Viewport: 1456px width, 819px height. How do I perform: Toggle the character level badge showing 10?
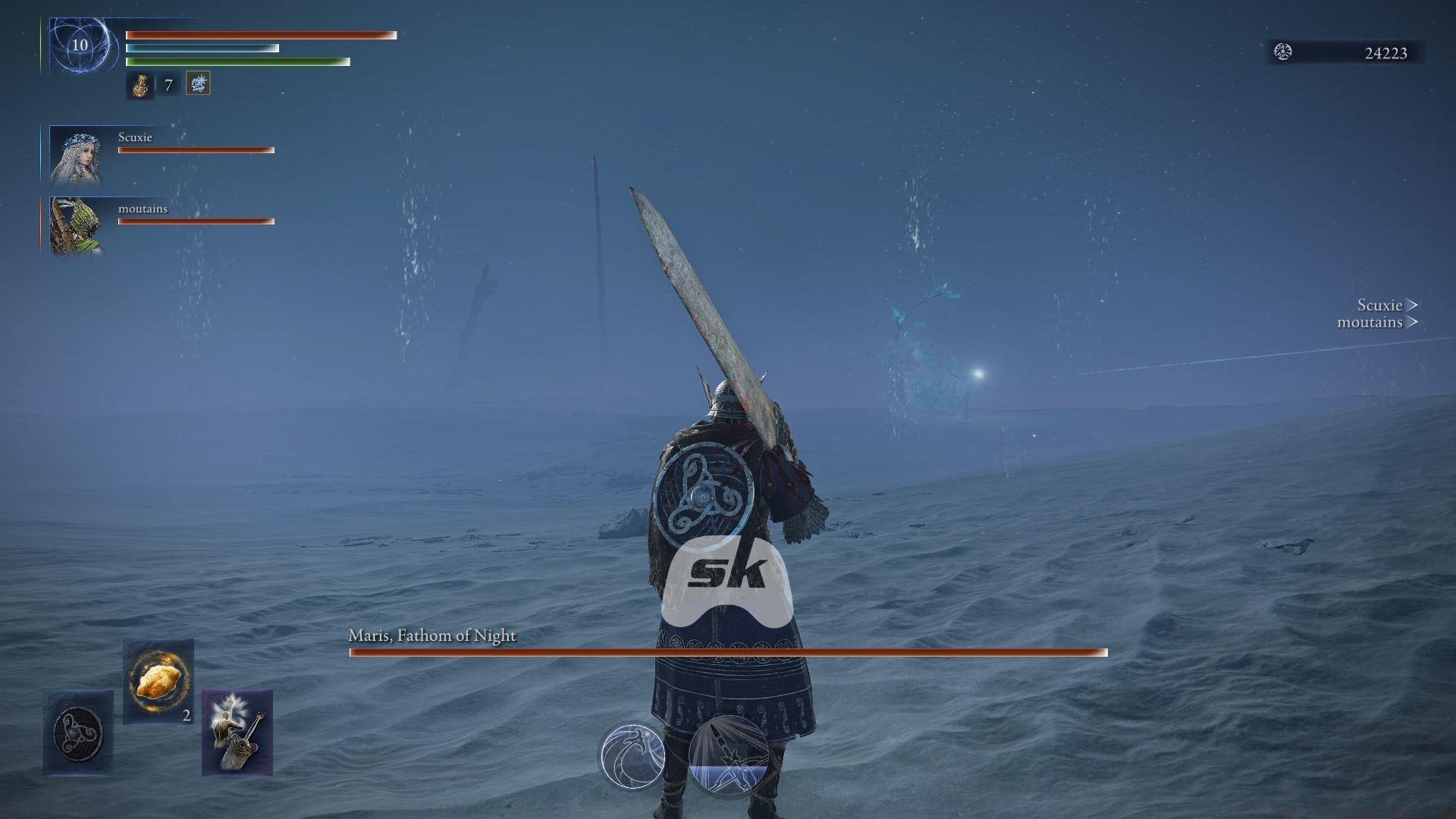point(78,46)
